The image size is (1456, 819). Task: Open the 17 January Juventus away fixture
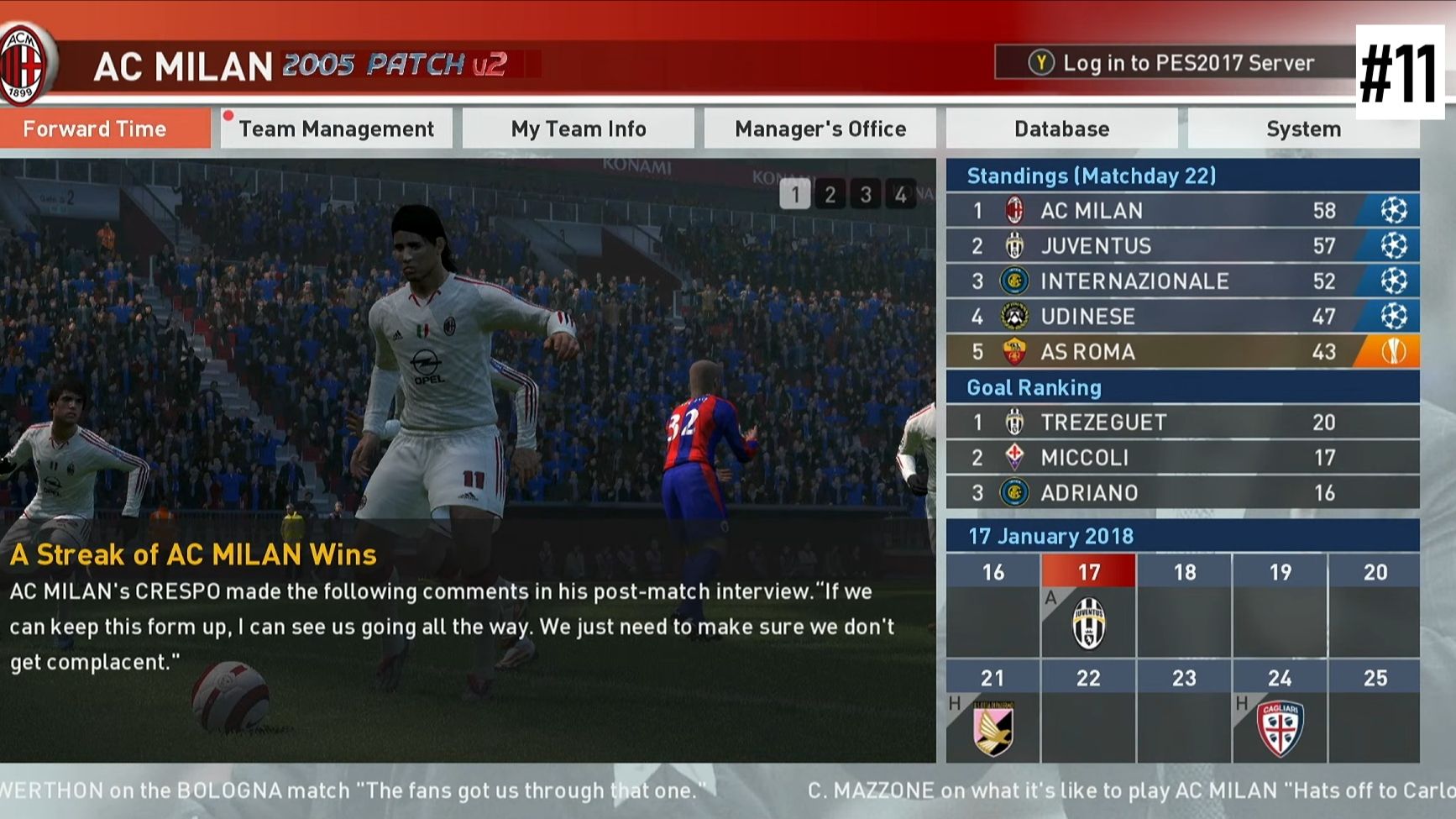coord(1088,622)
